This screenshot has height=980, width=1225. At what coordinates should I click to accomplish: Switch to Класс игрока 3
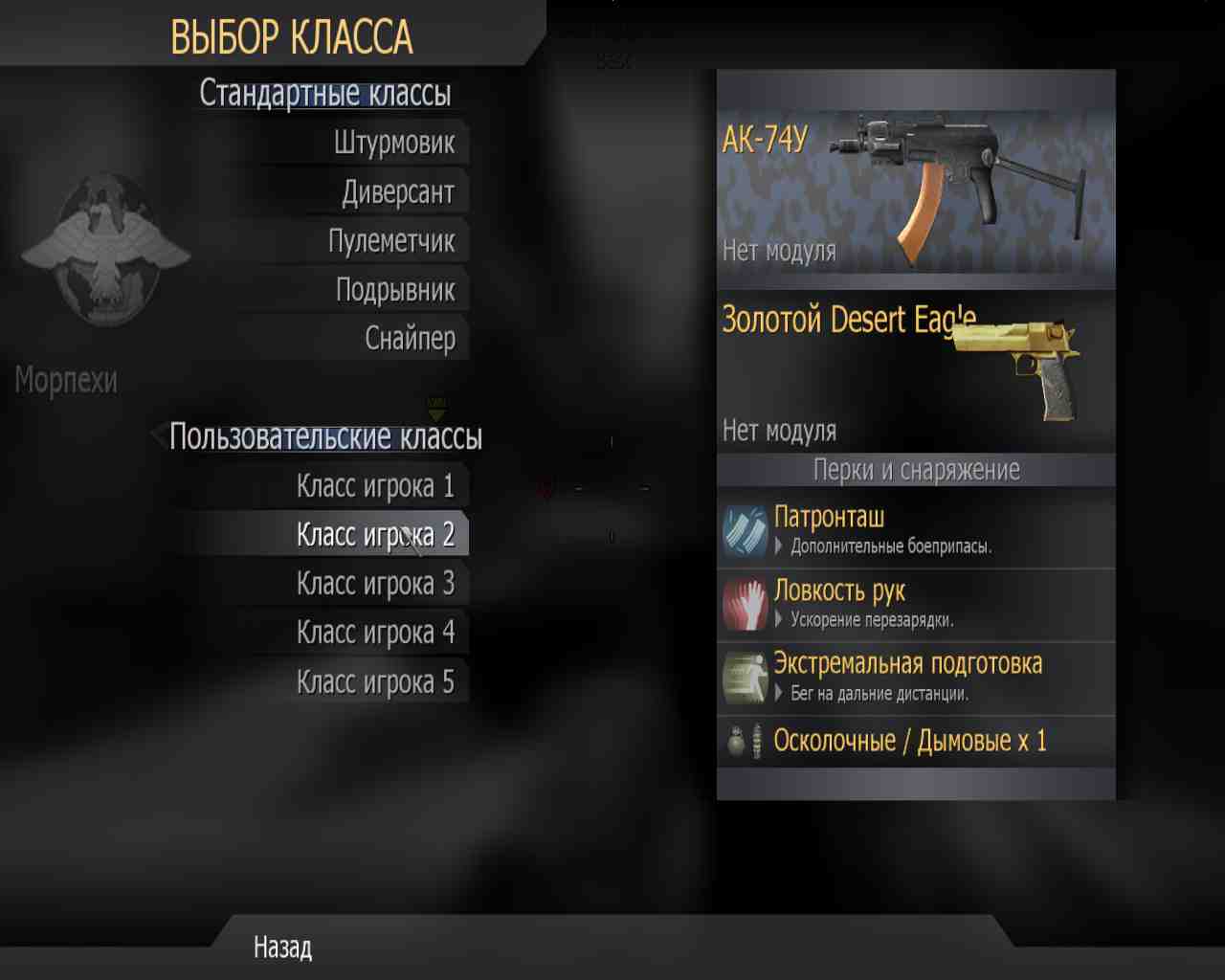click(376, 583)
